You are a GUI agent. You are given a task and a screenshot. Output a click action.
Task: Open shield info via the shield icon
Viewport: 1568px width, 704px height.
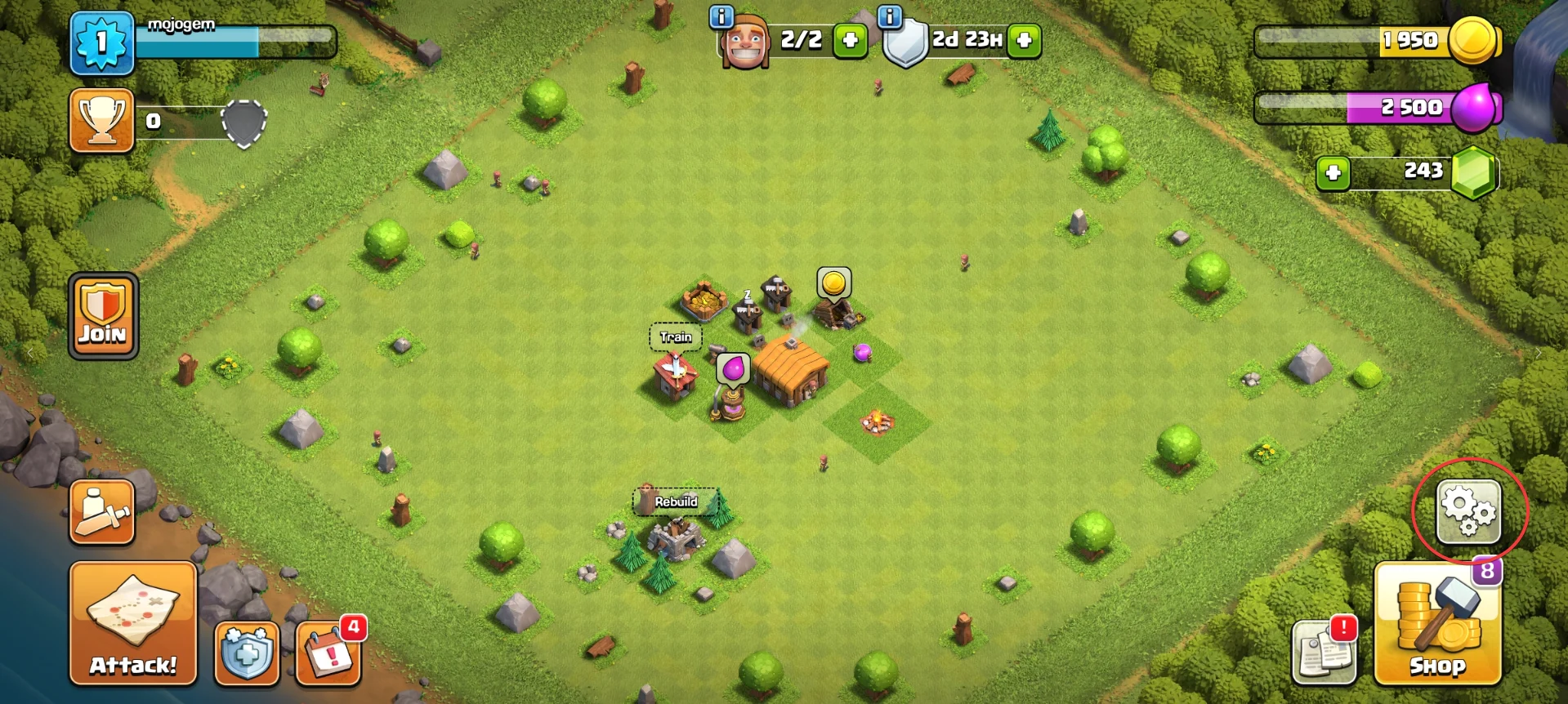coord(906,42)
